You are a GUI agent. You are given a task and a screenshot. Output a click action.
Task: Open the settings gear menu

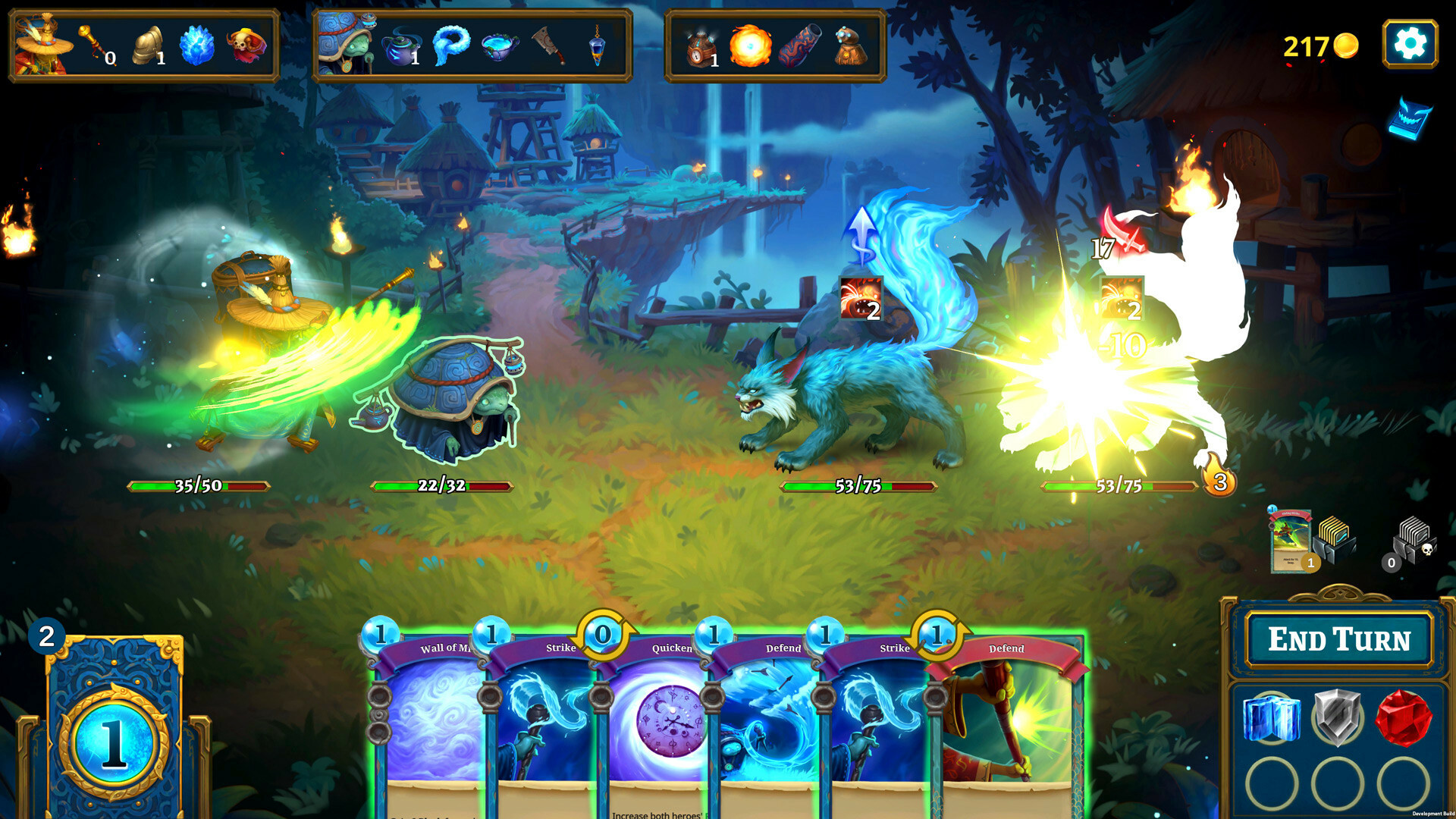coord(1412,44)
